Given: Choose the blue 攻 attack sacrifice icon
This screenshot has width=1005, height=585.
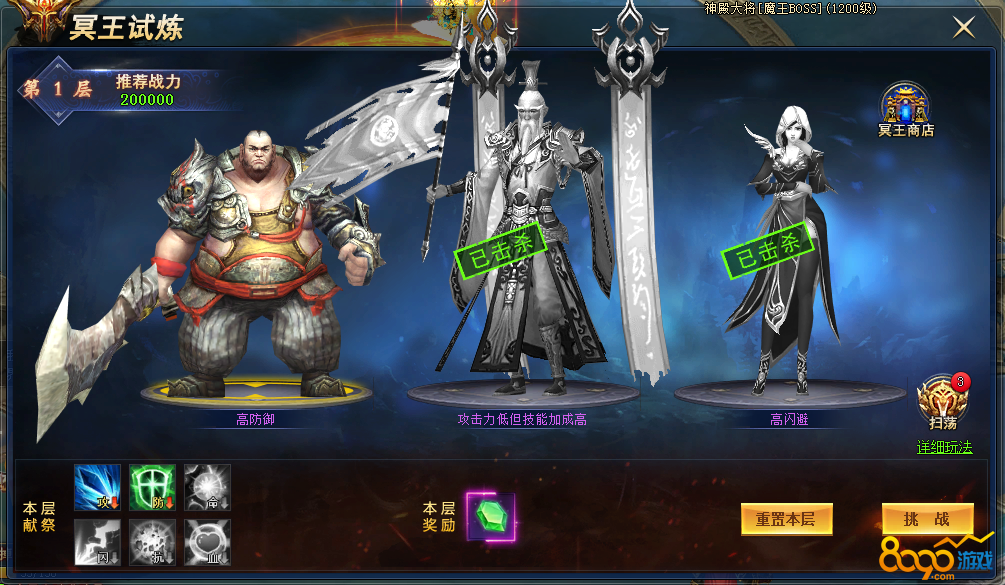Looking at the screenshot, I should [97, 487].
